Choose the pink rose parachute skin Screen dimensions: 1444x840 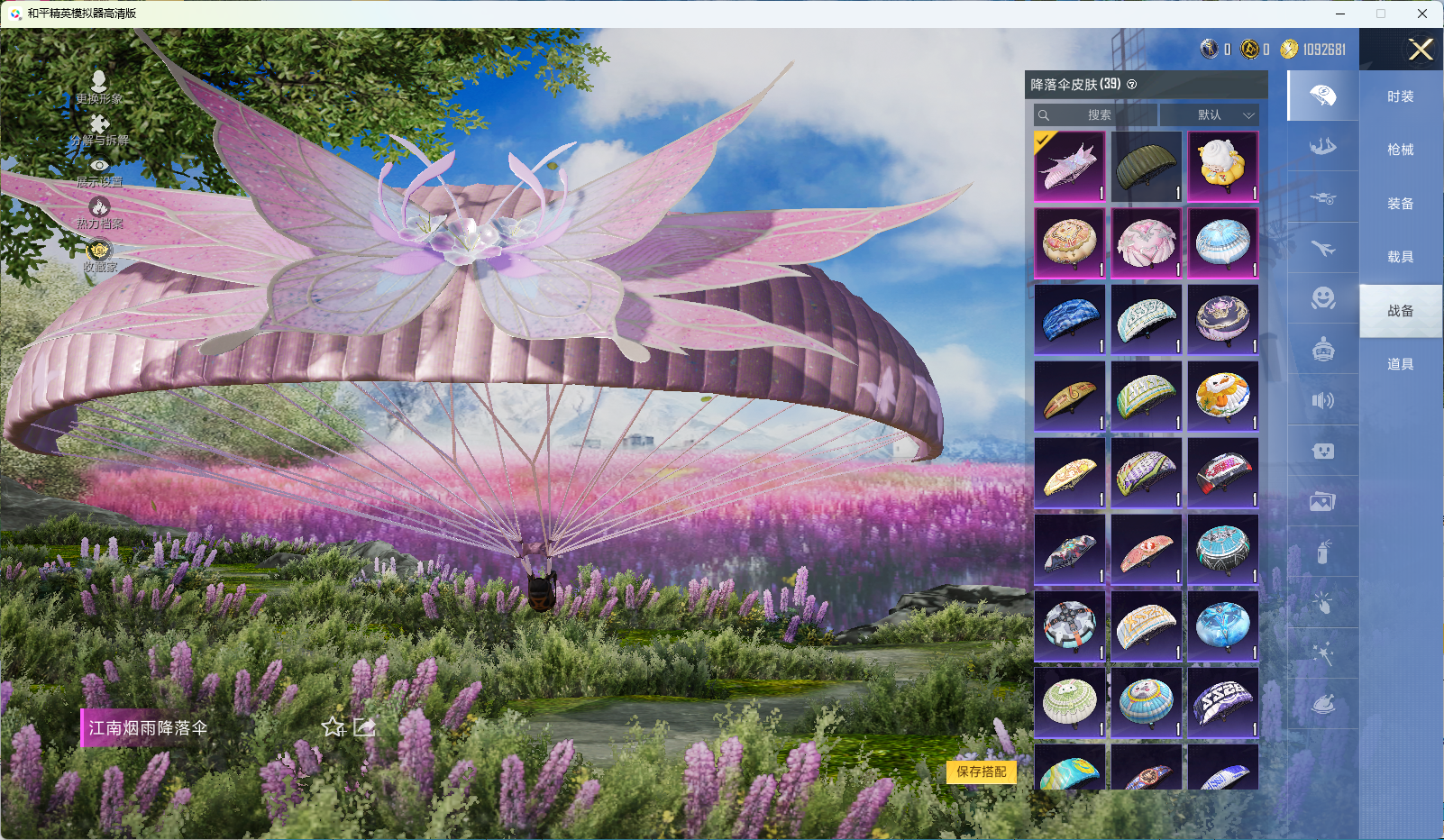(1146, 243)
